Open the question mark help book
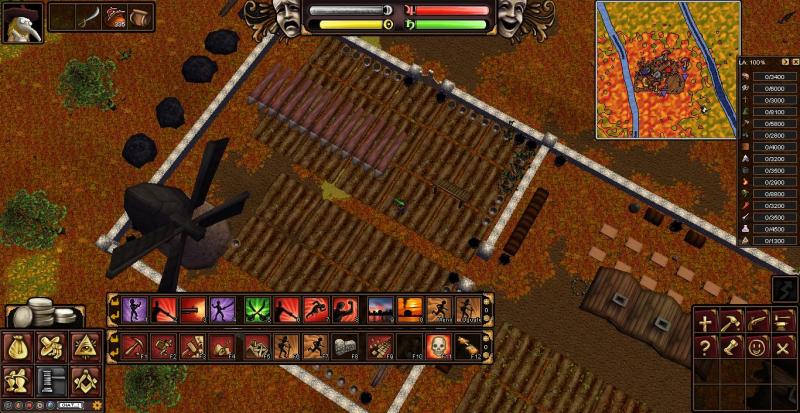Viewport: 800px width, 413px height. click(x=707, y=348)
